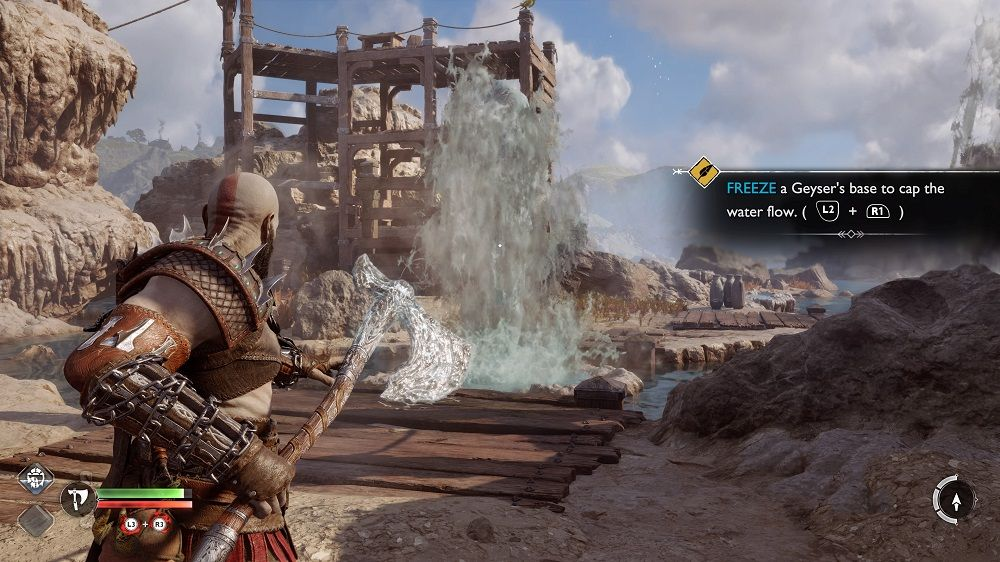Select the Leviathan Axe weapon icon
The height and width of the screenshot is (562, 1000).
76,497
